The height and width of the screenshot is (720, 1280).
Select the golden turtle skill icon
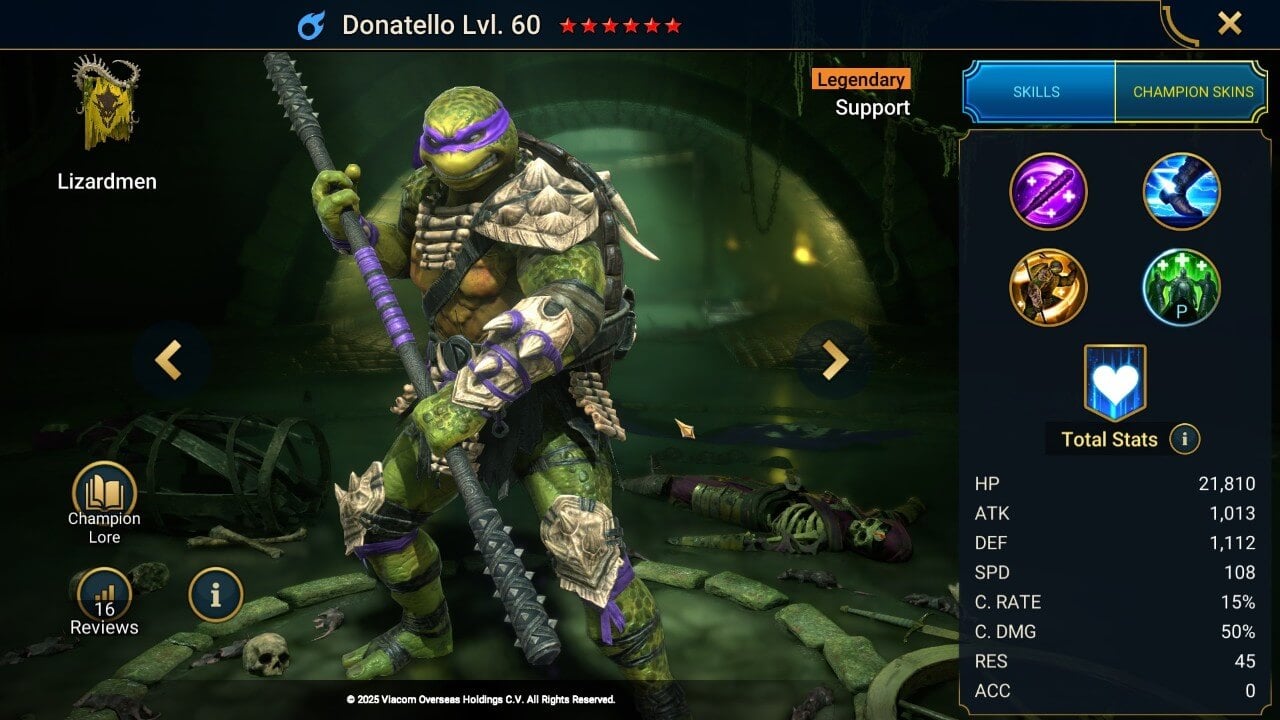1048,288
